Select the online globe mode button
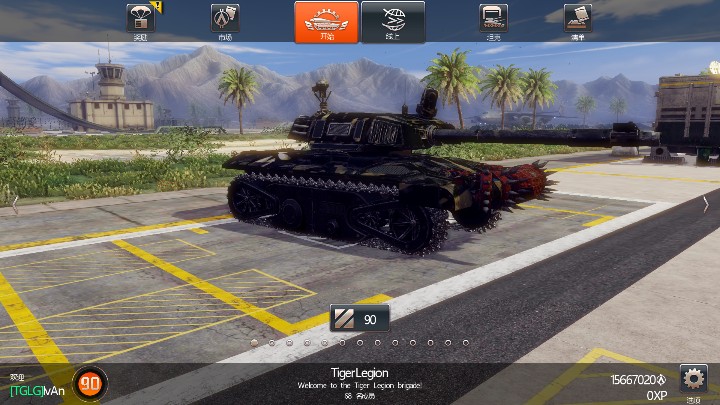Image resolution: width=720 pixels, height=405 pixels. pos(392,21)
